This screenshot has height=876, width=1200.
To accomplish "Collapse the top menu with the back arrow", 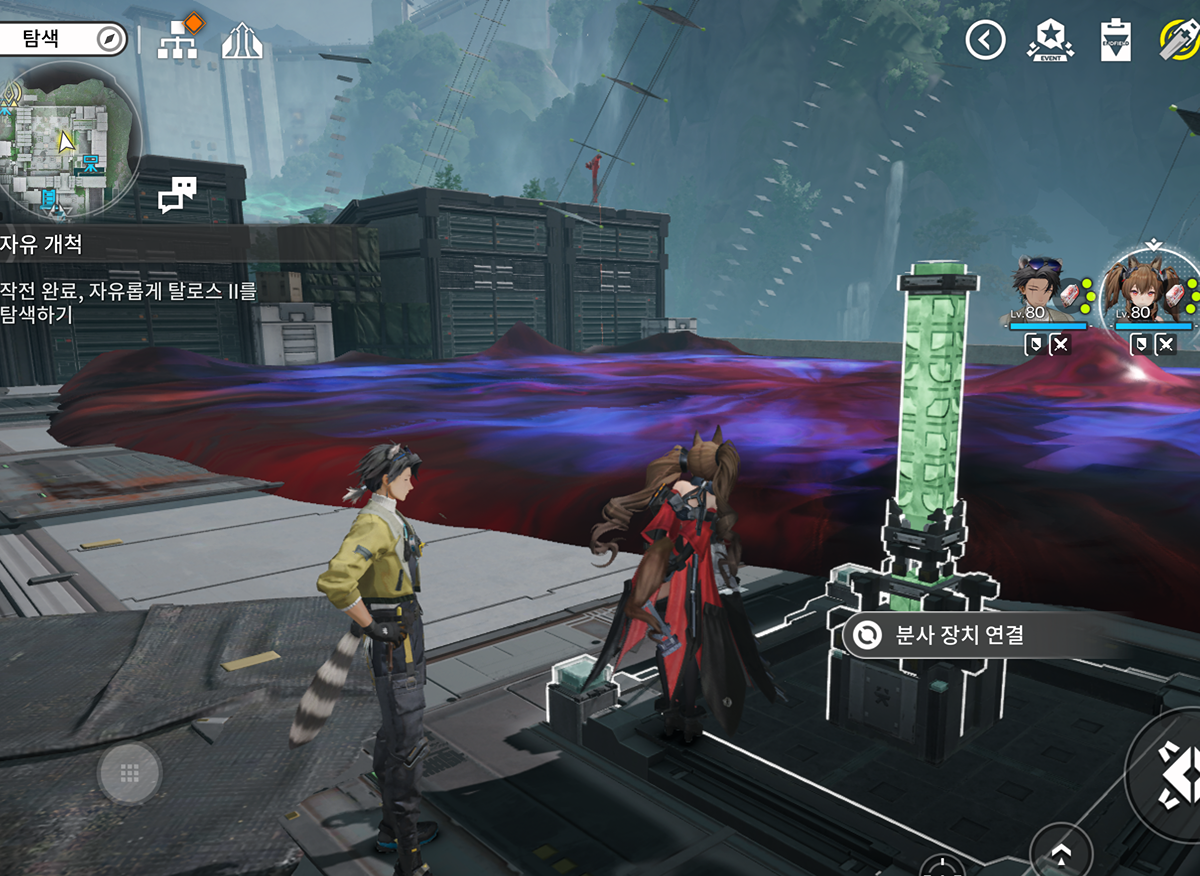I will pos(985,40).
